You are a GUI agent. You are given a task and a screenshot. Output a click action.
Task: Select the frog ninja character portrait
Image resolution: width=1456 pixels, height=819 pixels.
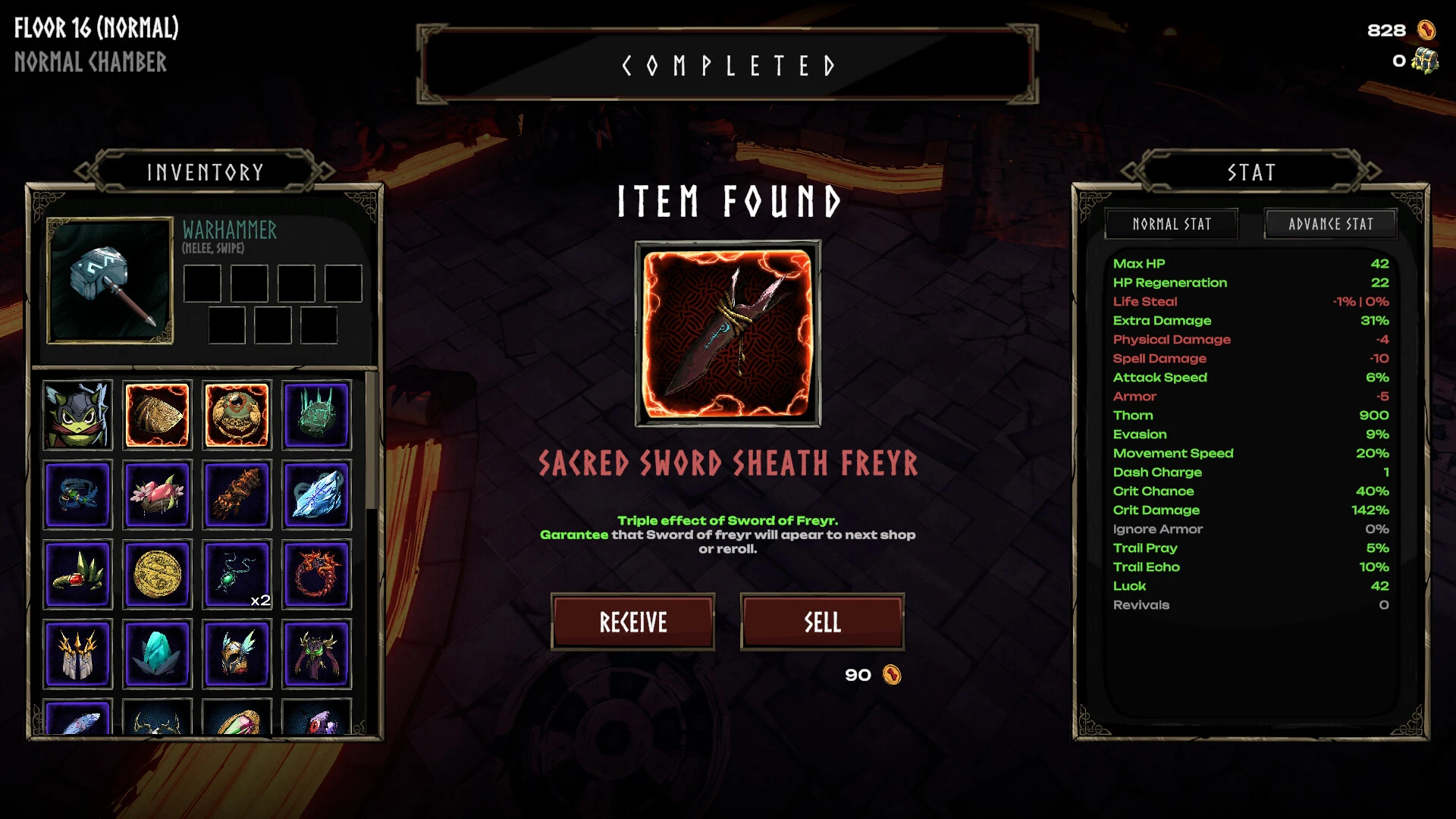[x=77, y=416]
